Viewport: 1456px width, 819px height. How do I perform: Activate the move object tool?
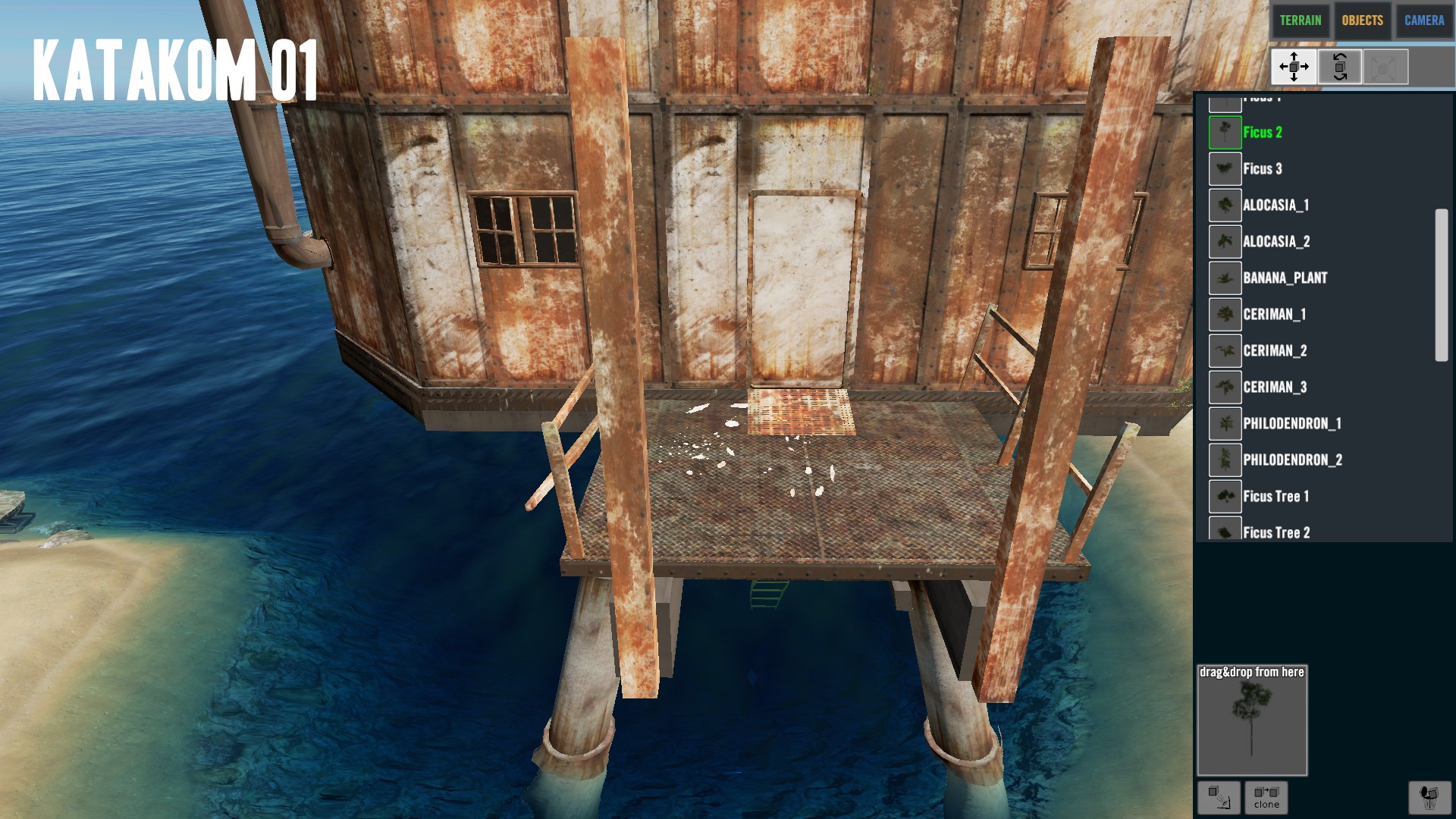pyautogui.click(x=1294, y=67)
